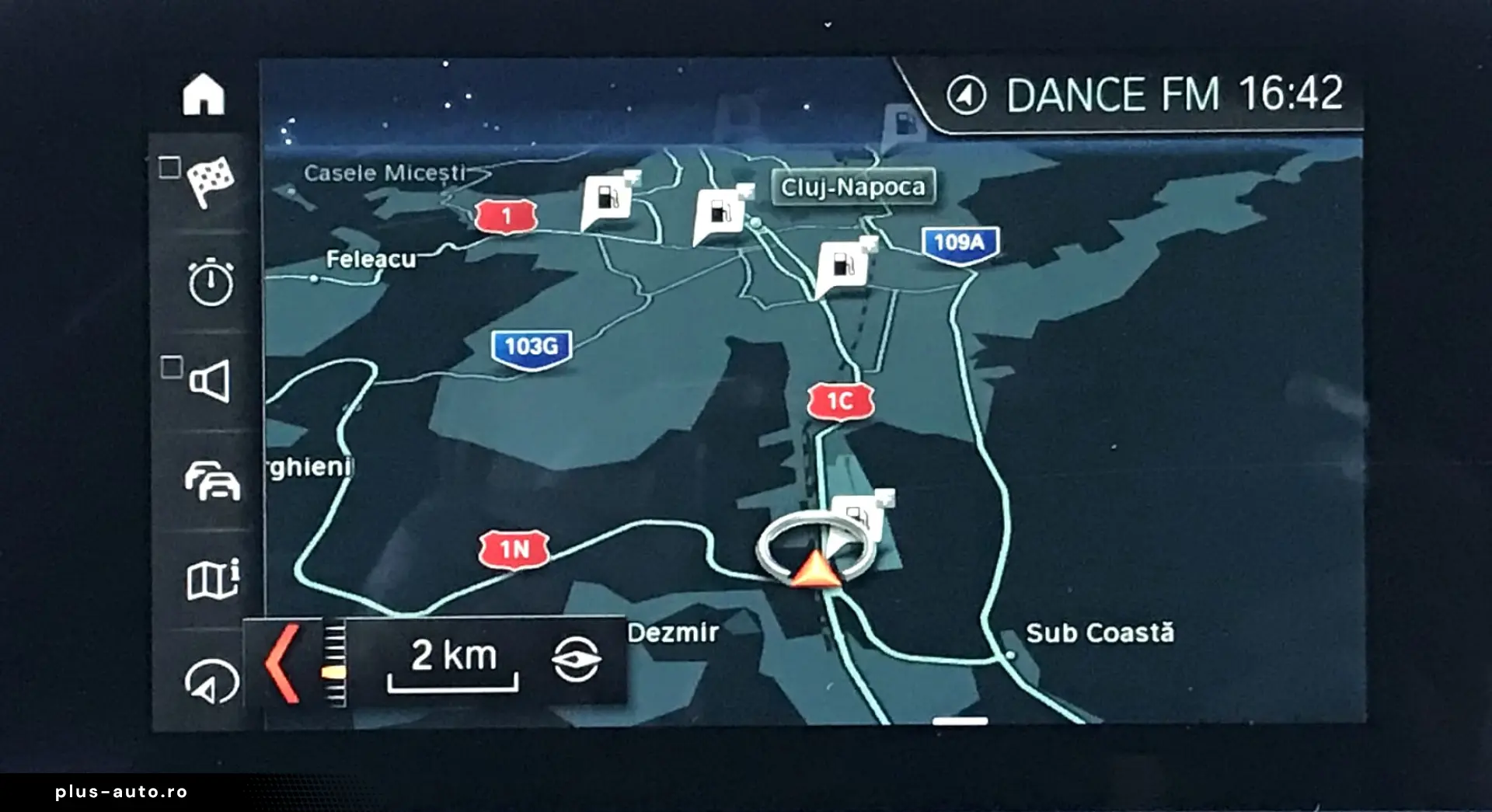Select the checkered flag destination icon
The image size is (1492, 812).
pos(208,181)
